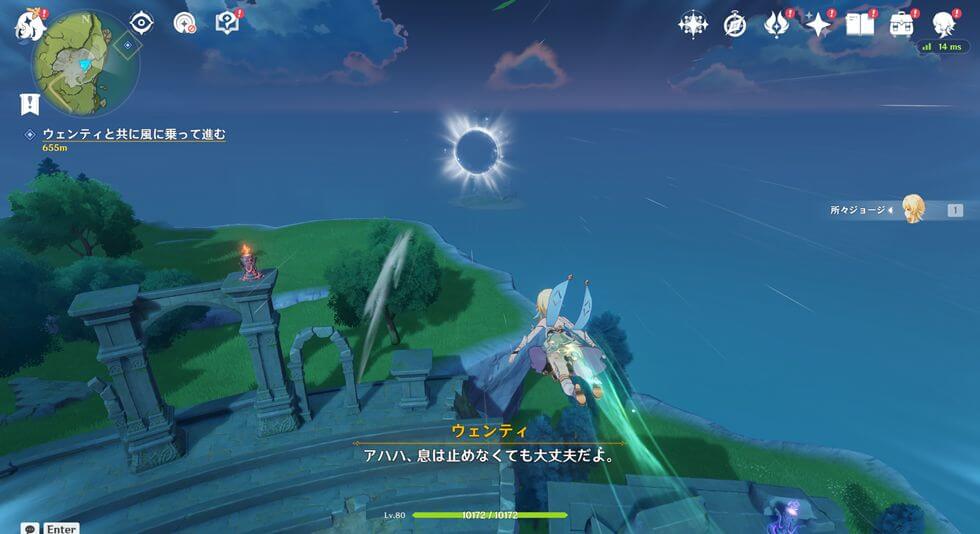
Task: Open the question-mark tutorial book icon
Action: click(x=227, y=23)
